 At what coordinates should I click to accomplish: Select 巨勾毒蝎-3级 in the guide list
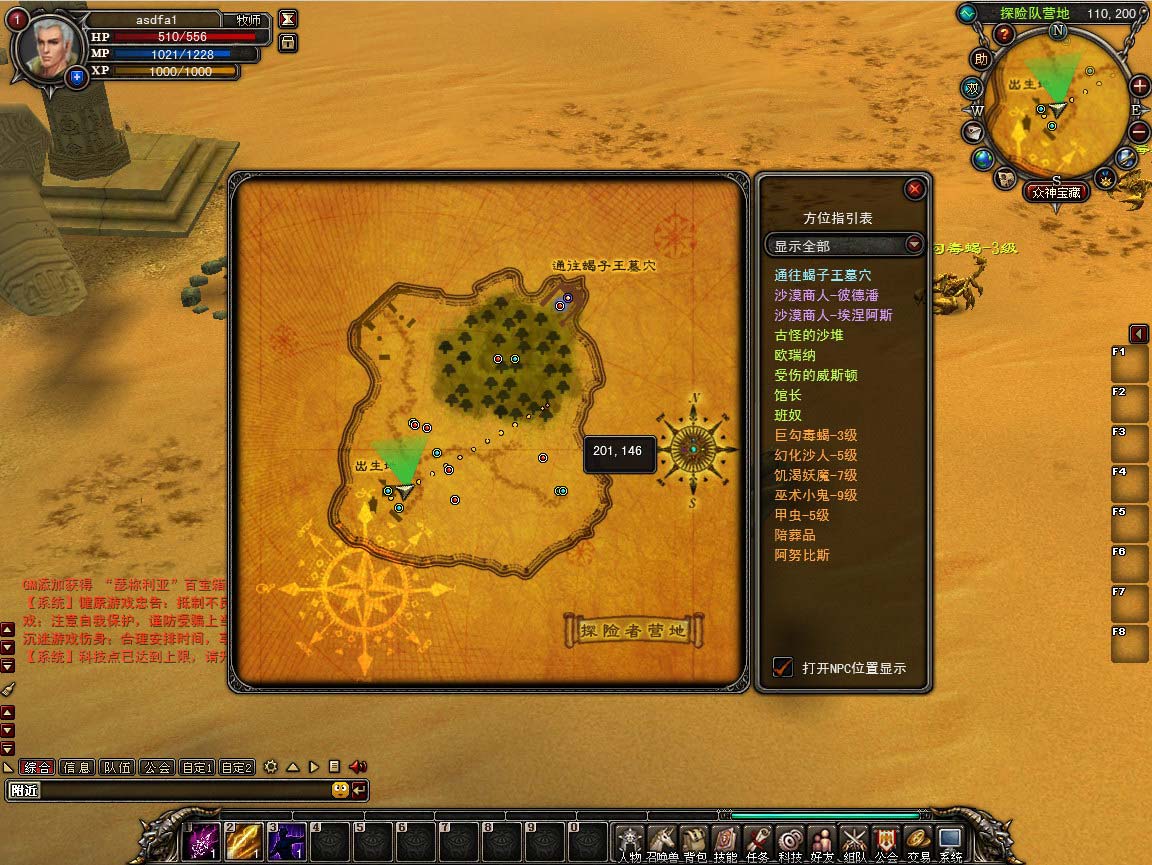click(815, 435)
